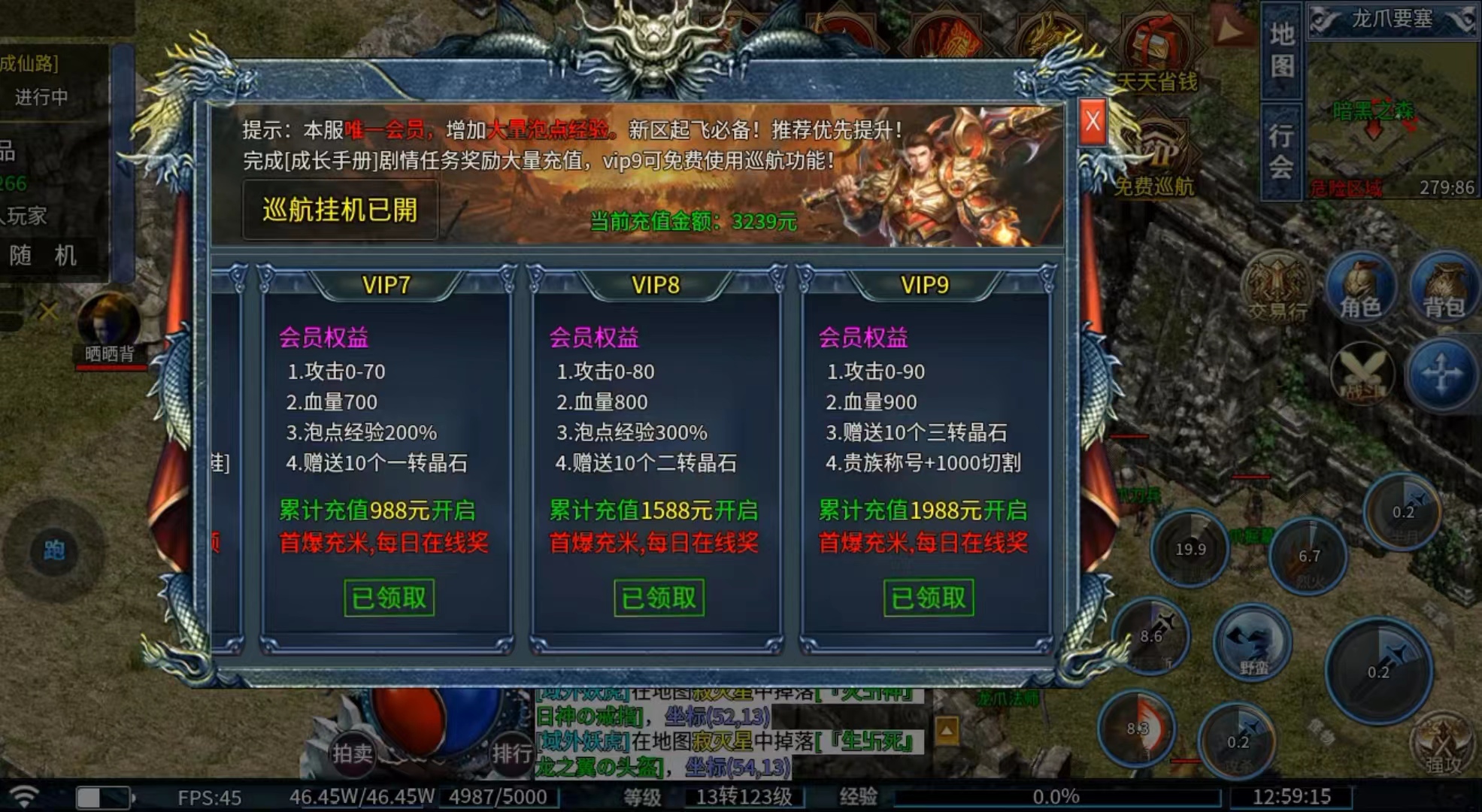This screenshot has width=1482, height=812.
Task: Open the 龙爪要塞 minimap
Action: point(1393,113)
